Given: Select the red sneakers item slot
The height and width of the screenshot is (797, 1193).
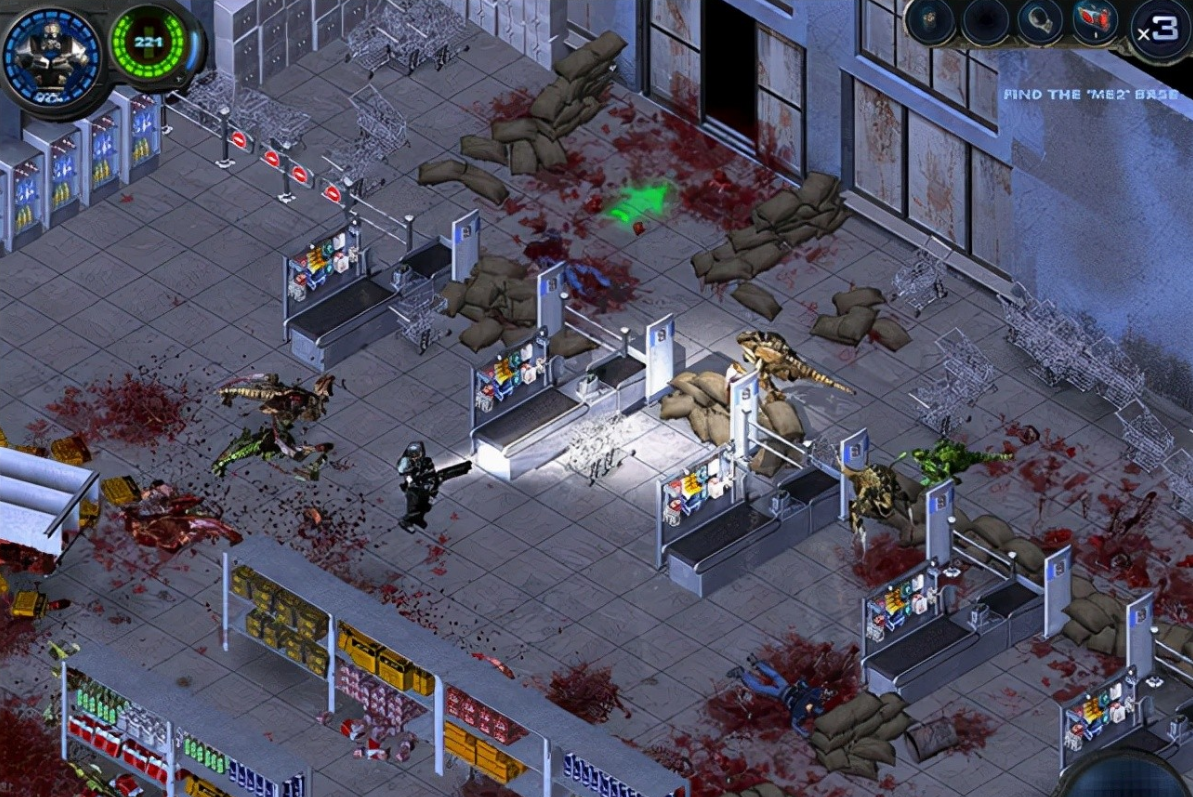Looking at the screenshot, I should [x=1095, y=22].
